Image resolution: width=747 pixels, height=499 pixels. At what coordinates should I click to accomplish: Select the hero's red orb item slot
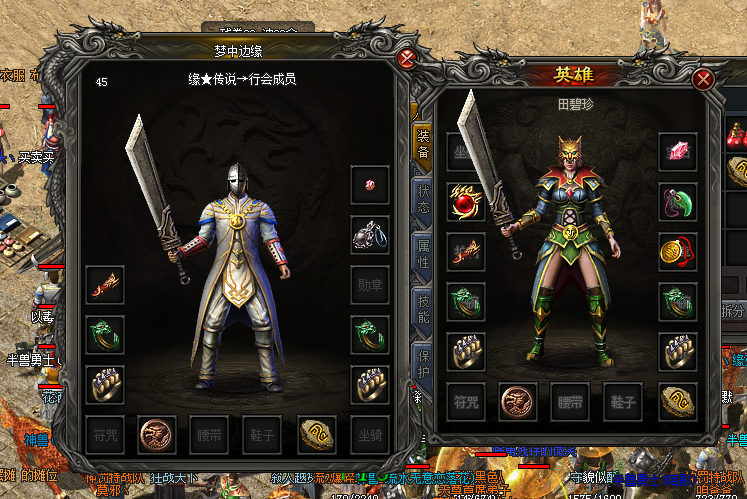point(465,202)
